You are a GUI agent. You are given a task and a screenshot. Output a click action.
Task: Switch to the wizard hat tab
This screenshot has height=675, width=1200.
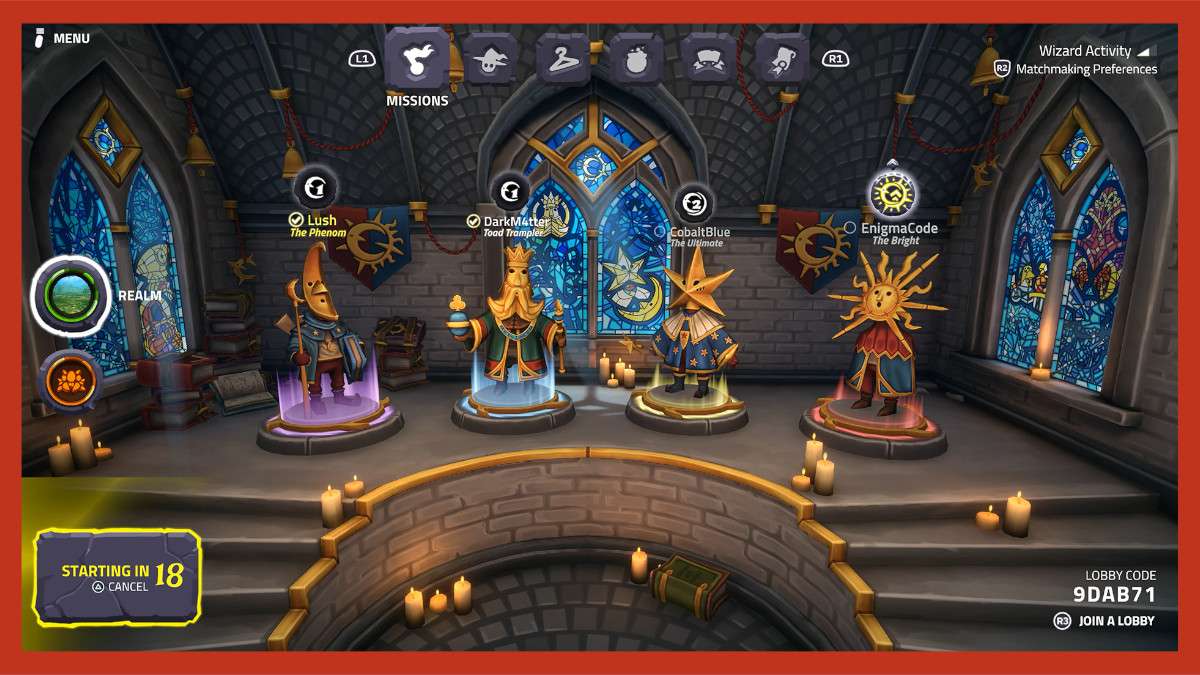[x=490, y=59]
